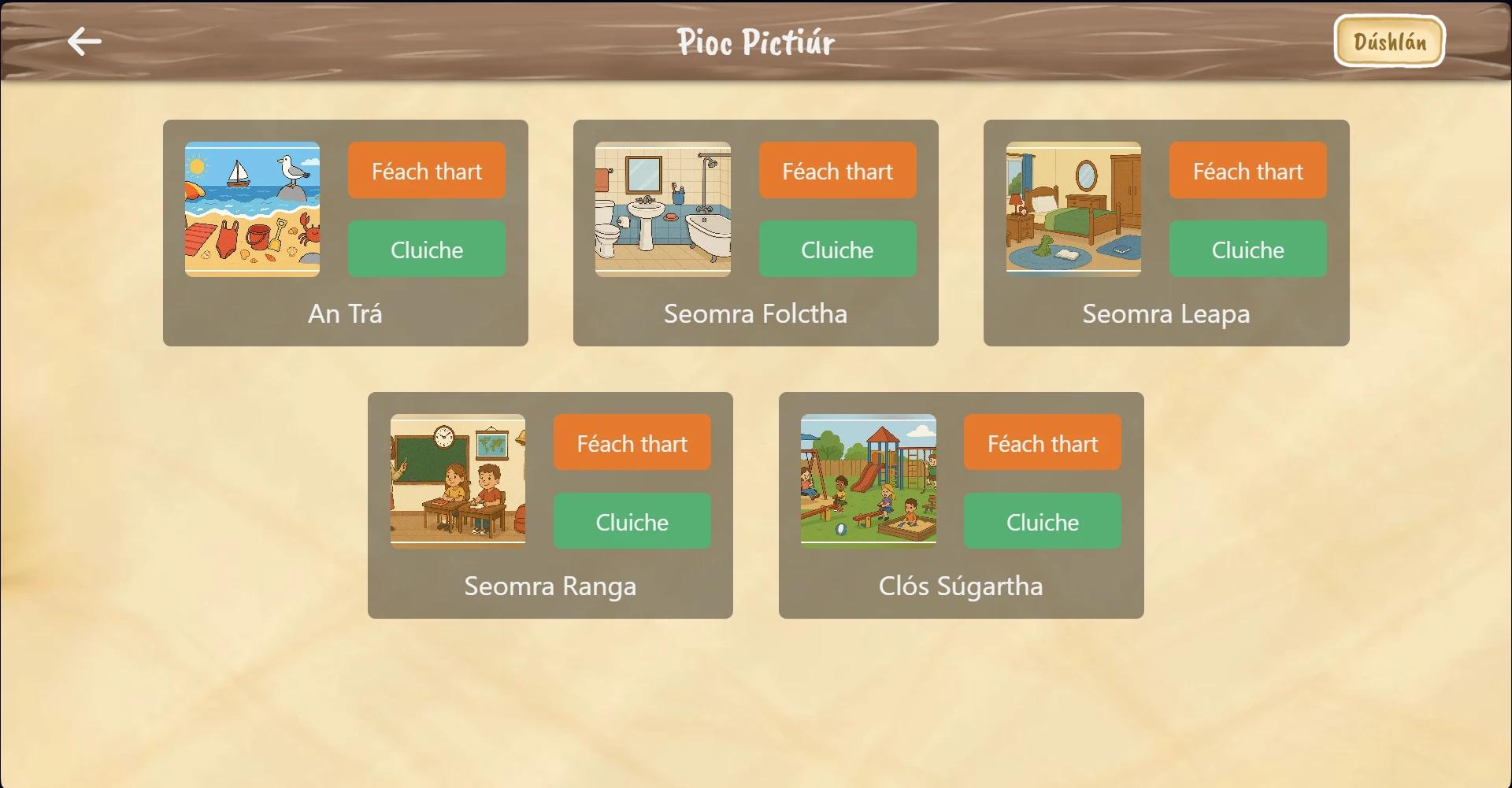Screen dimensions: 1512x788
Task: Start the Cluiche for Seomra Folctha
Action: pos(838,250)
